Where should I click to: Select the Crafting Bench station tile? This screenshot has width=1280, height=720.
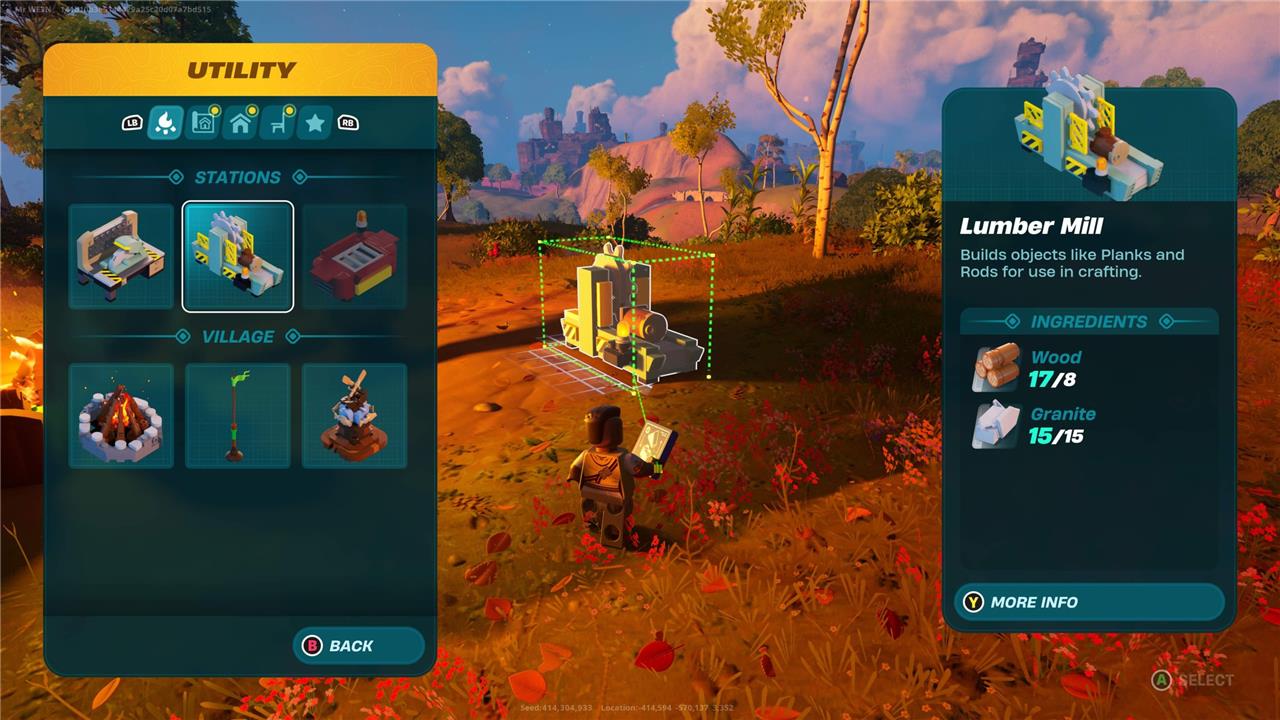point(121,256)
